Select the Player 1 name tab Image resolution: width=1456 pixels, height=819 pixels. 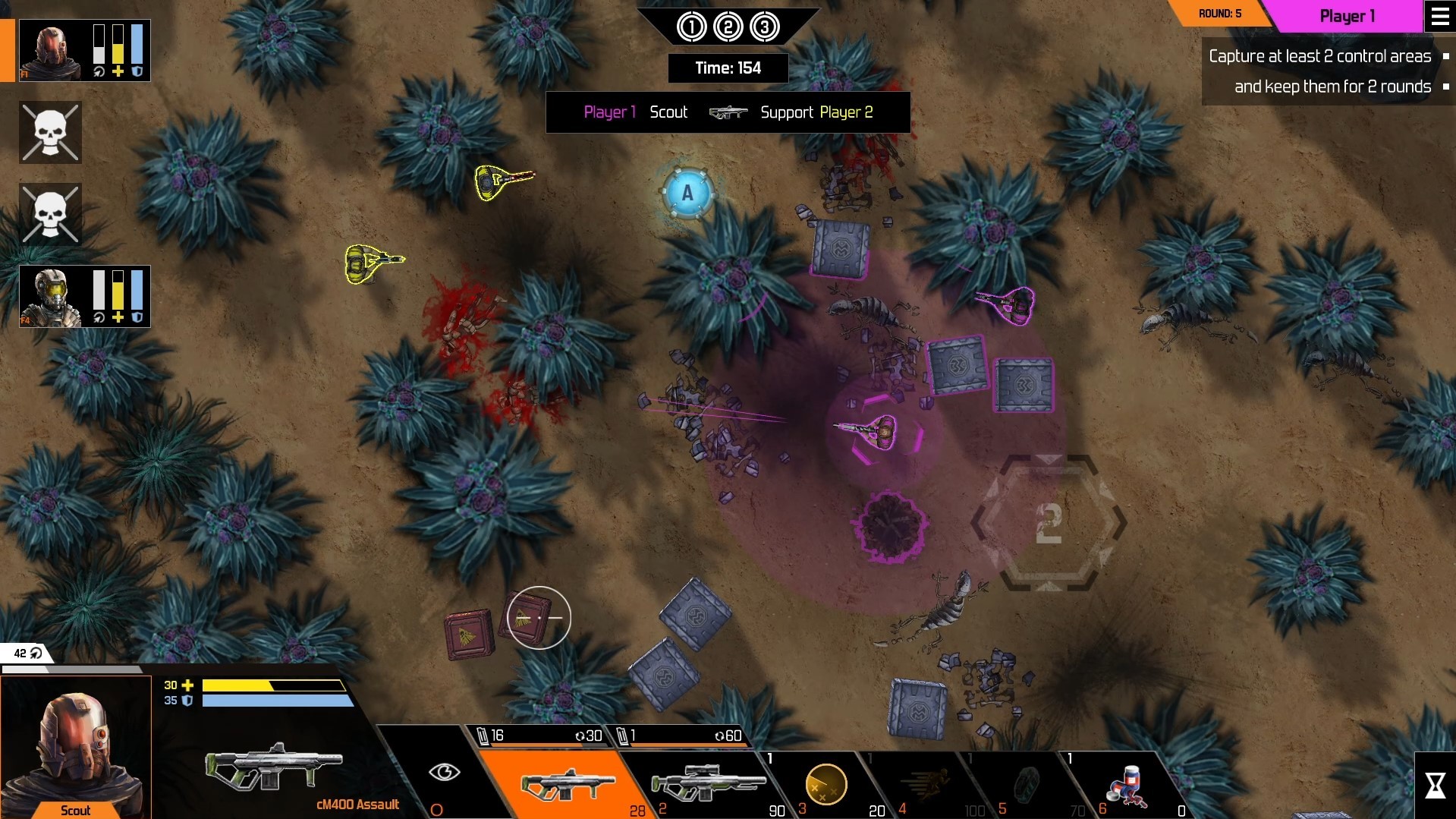pyautogui.click(x=1348, y=16)
